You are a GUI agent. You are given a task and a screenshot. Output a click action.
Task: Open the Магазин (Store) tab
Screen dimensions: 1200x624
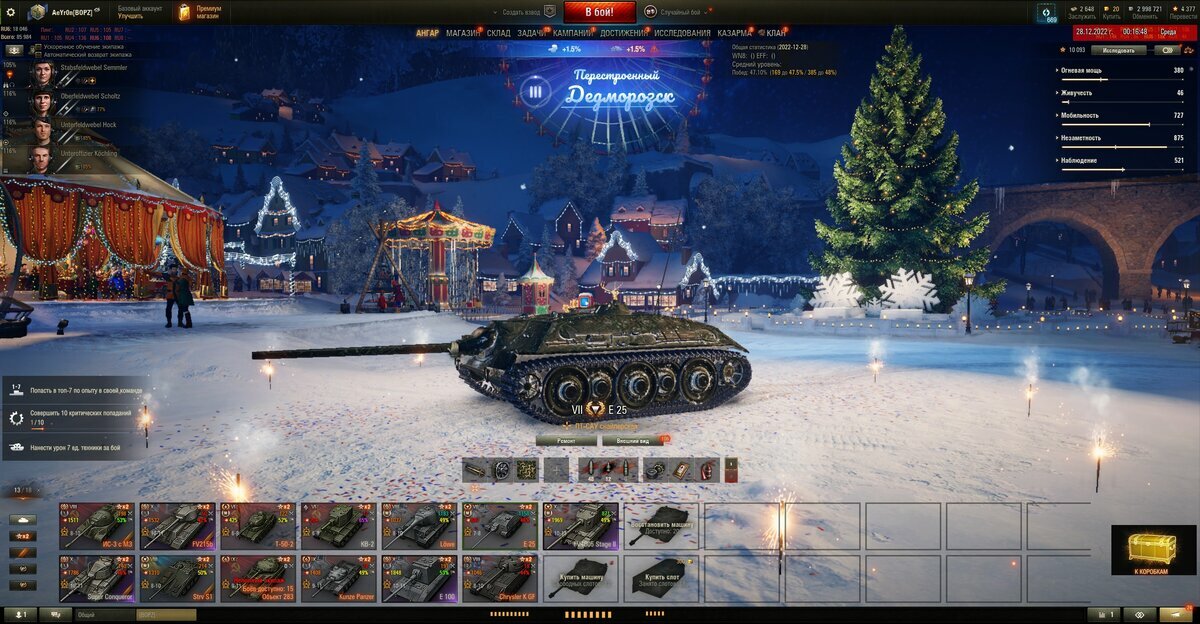click(463, 33)
